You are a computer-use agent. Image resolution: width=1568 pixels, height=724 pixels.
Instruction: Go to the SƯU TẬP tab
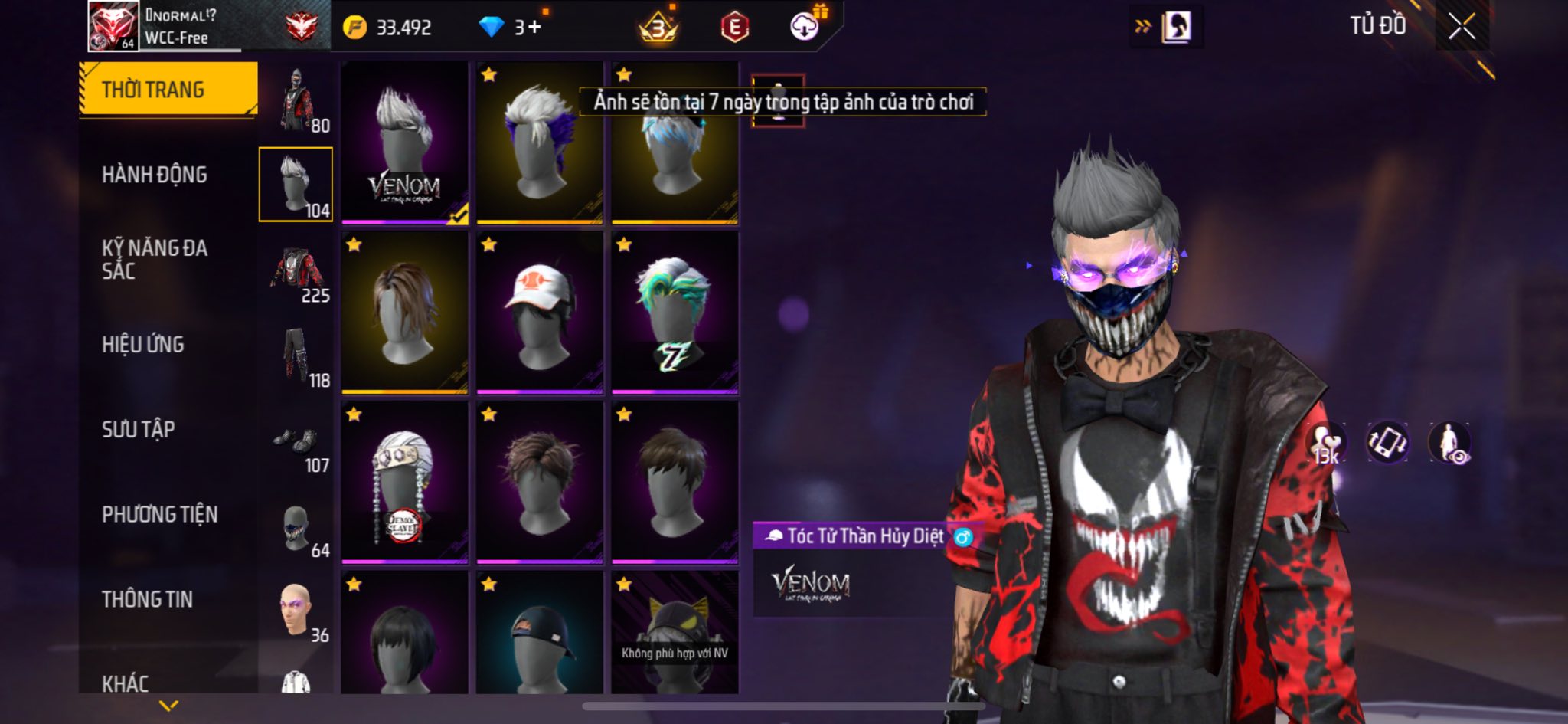point(139,430)
